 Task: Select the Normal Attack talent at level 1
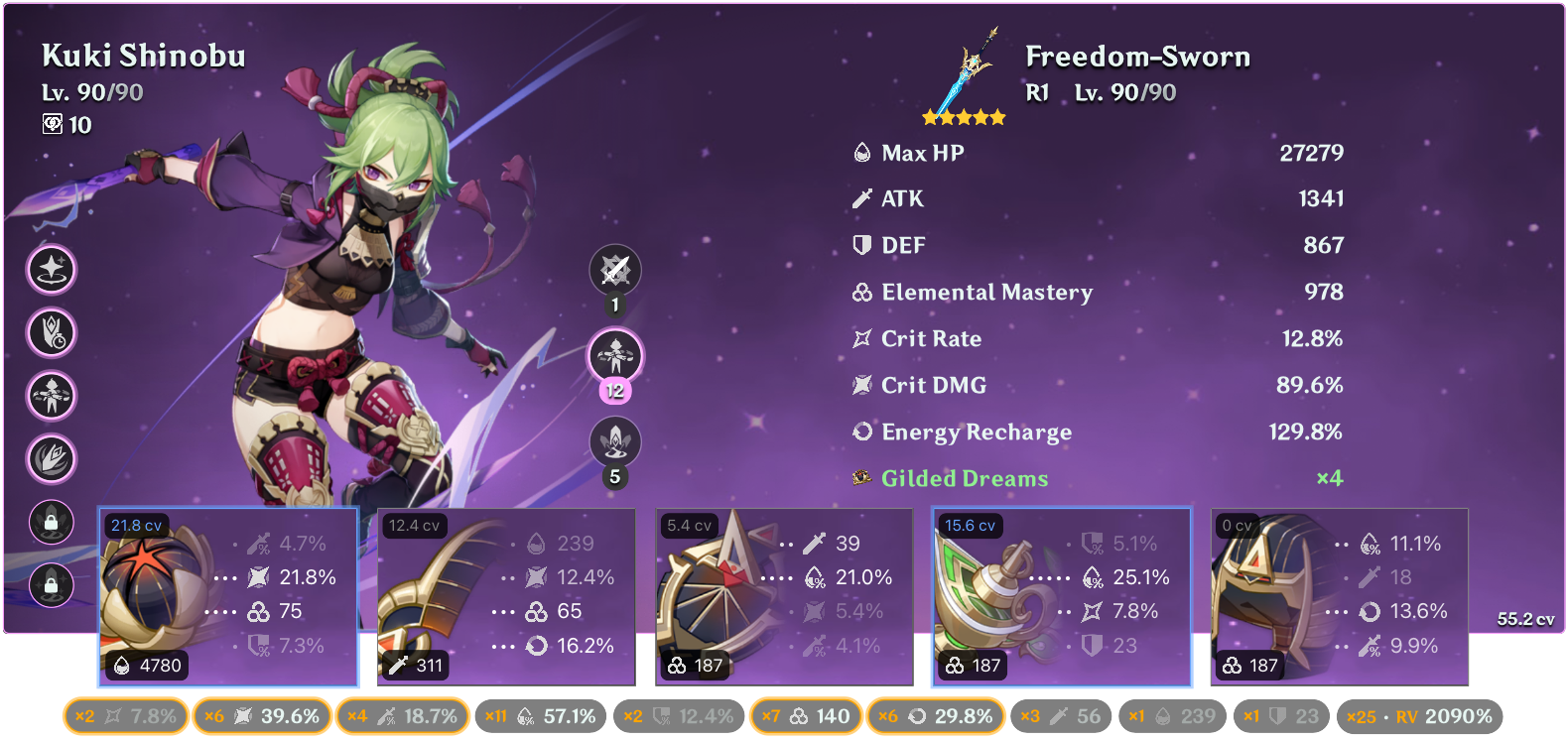click(616, 270)
